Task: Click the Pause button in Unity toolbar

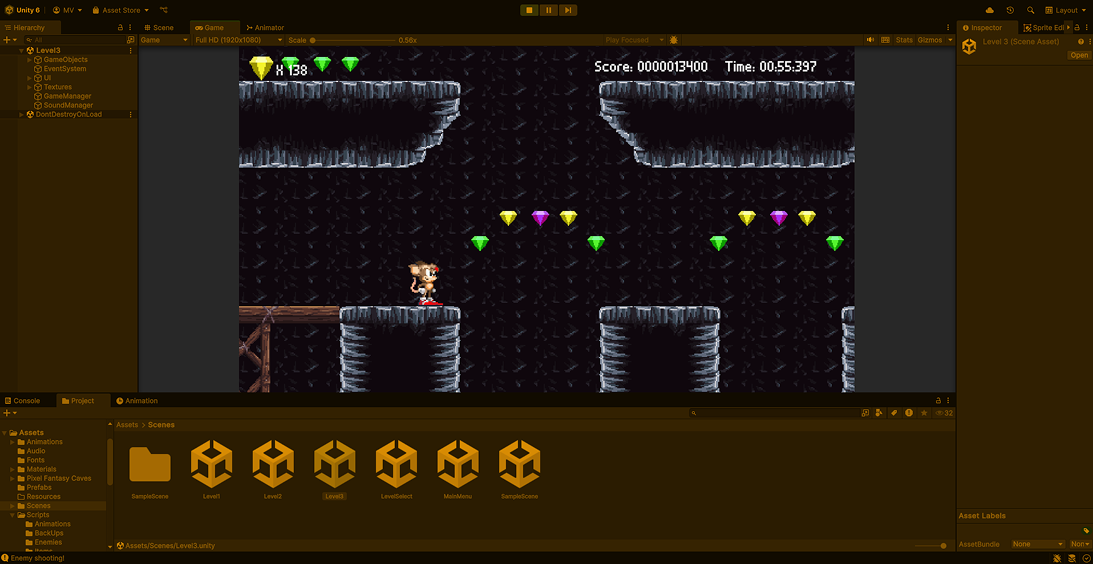Action: pos(548,10)
